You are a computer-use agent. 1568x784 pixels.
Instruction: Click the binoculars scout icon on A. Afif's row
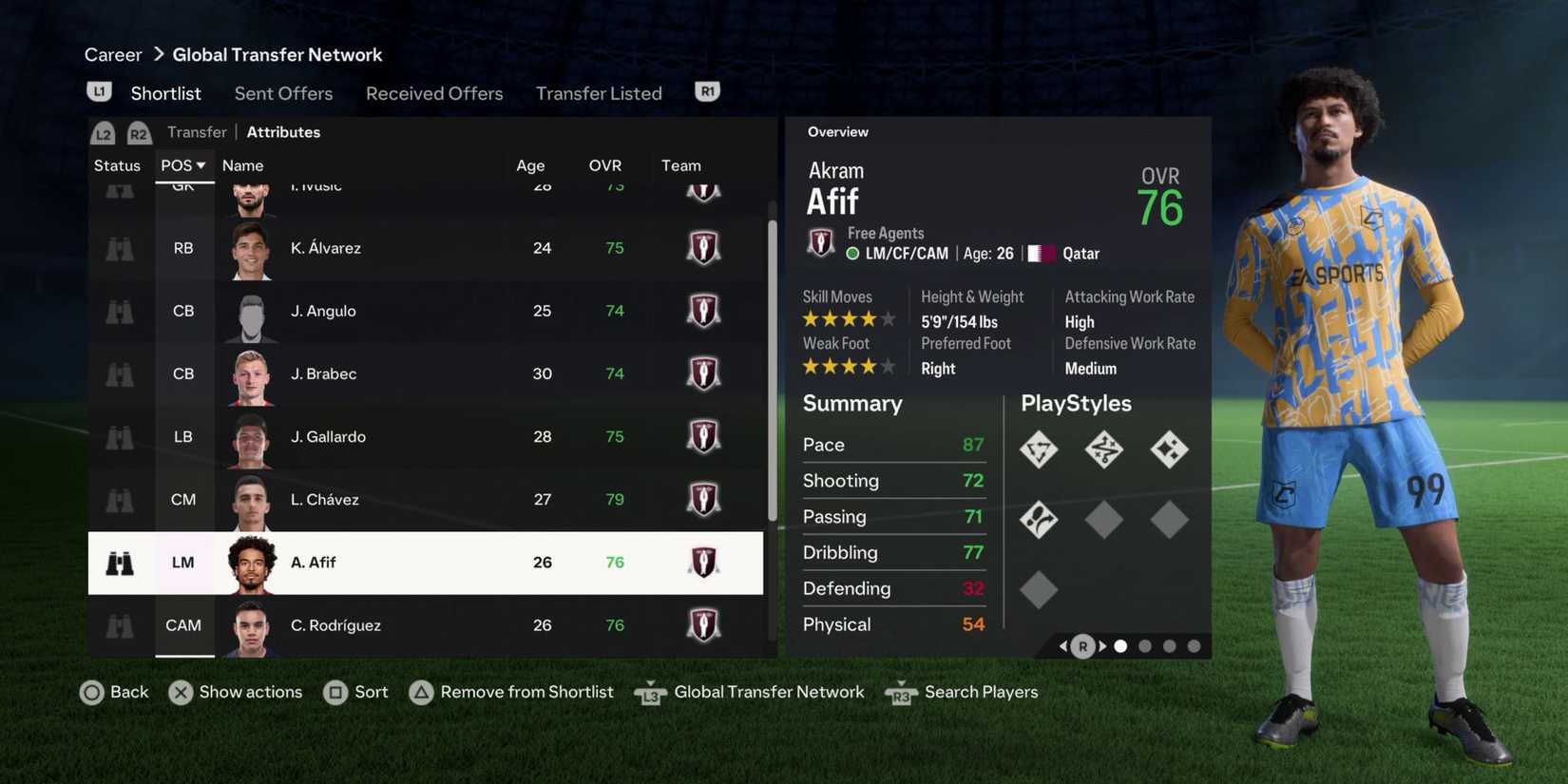click(118, 563)
